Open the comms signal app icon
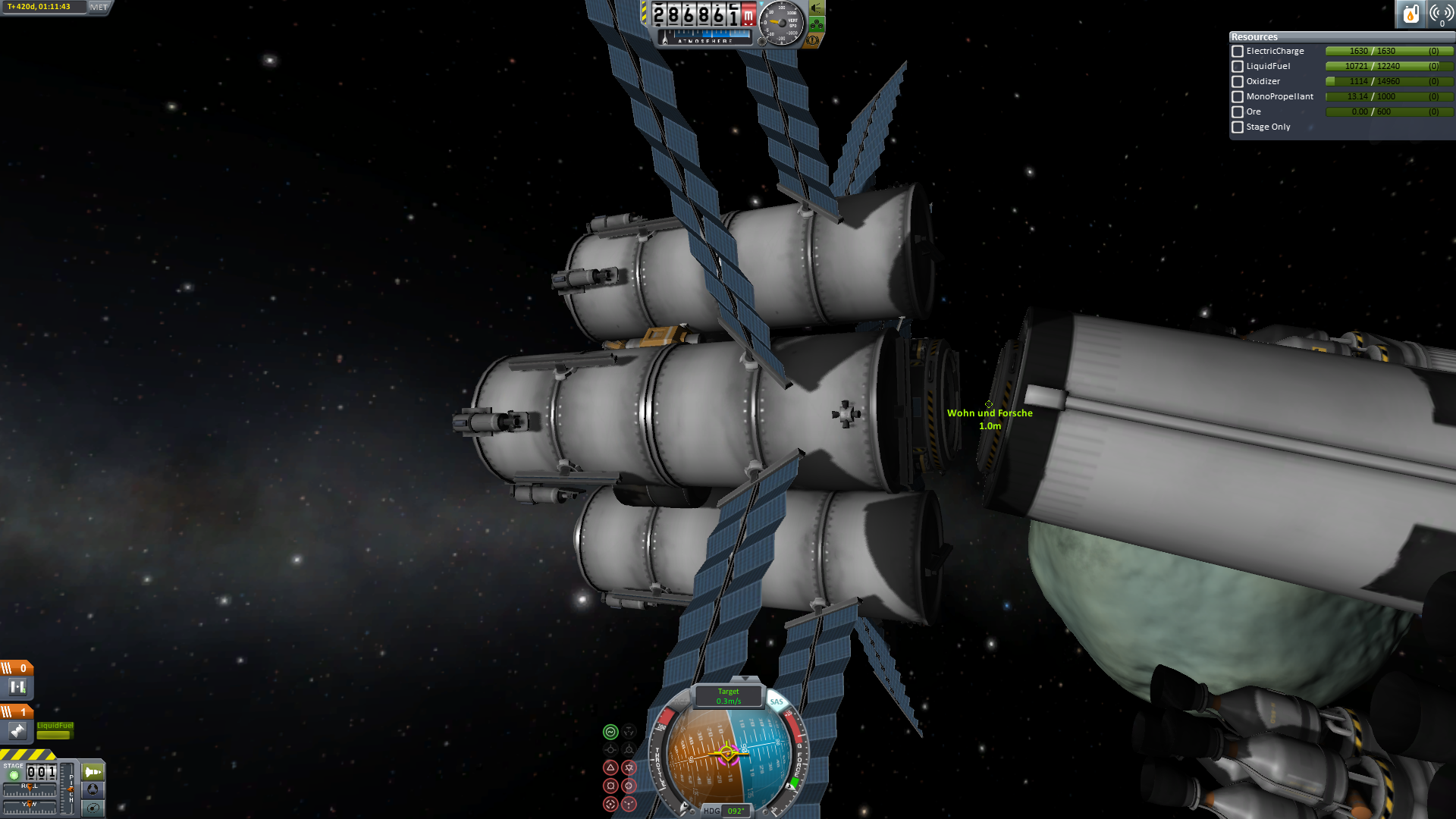This screenshot has width=1456, height=819. click(1441, 14)
